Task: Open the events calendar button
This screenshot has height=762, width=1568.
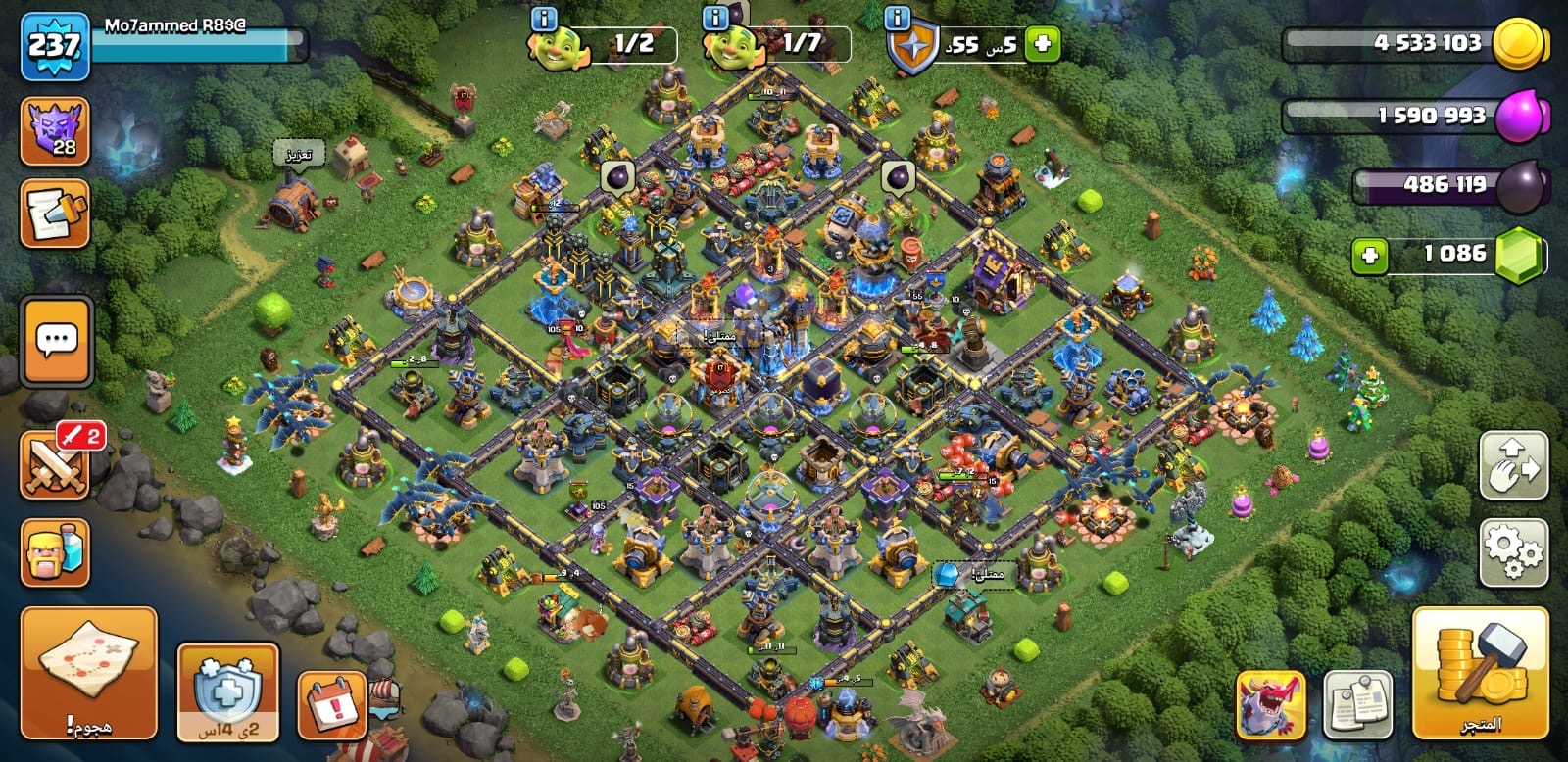Action: 332,704
